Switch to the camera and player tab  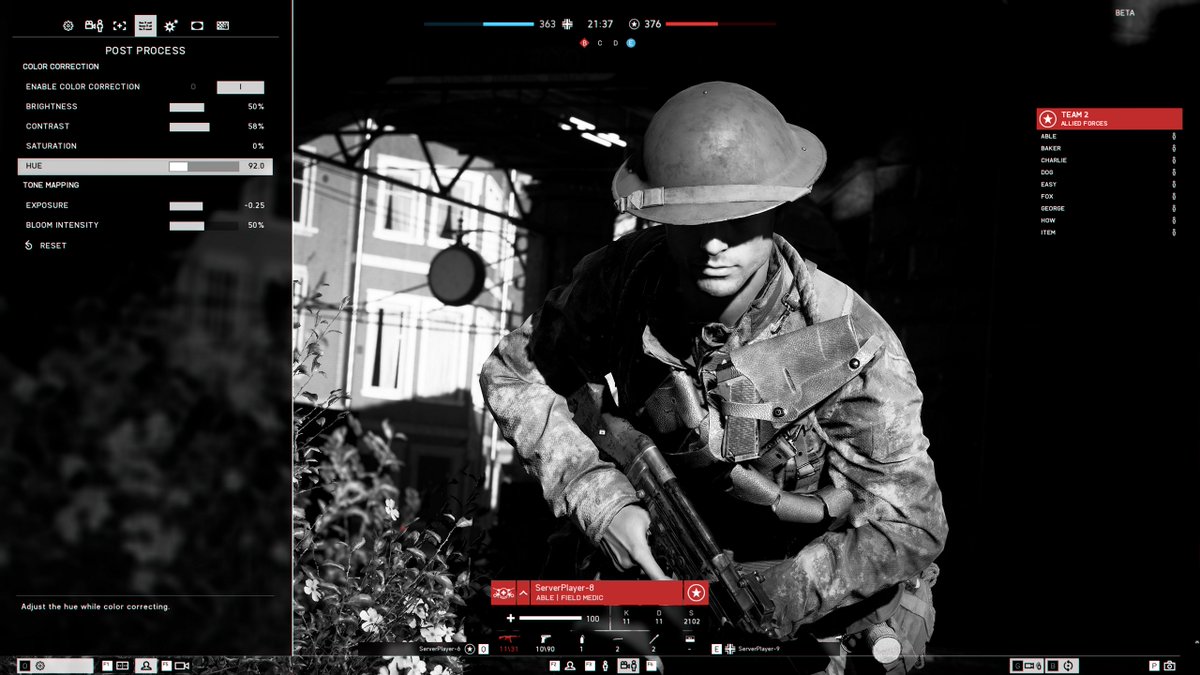(x=94, y=26)
